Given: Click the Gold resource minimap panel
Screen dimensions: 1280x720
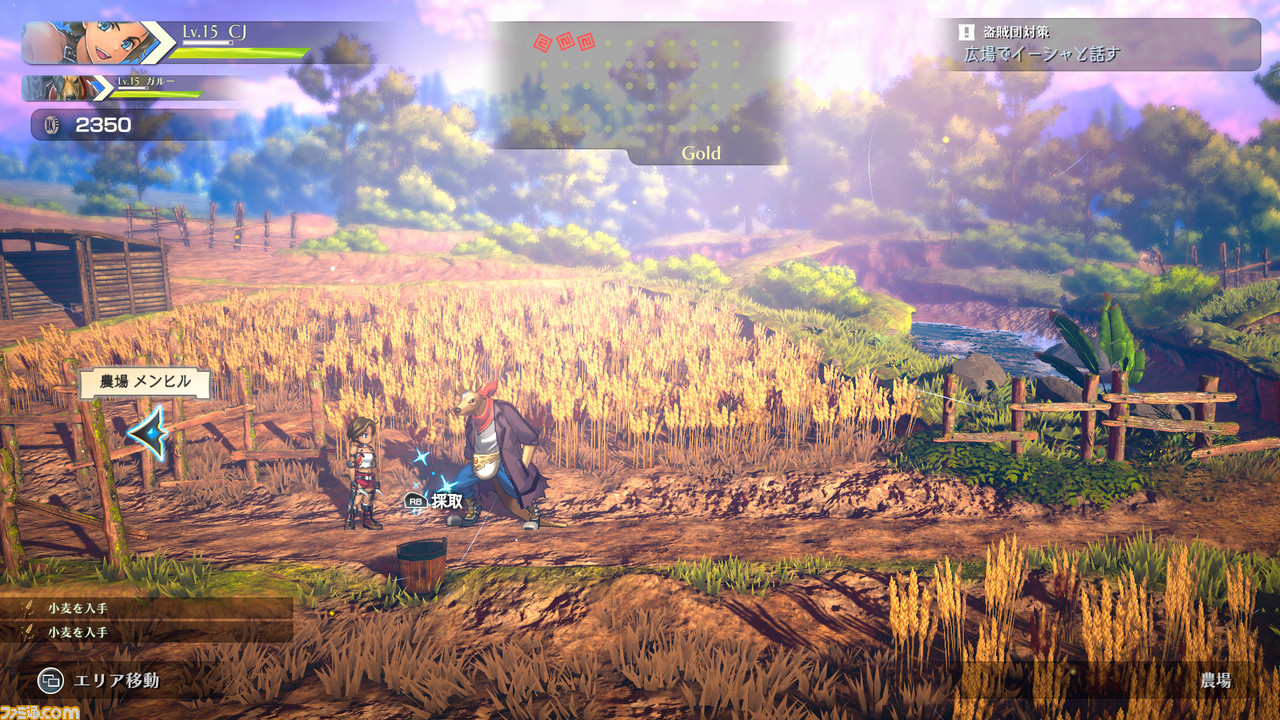Looking at the screenshot, I should click(x=640, y=92).
